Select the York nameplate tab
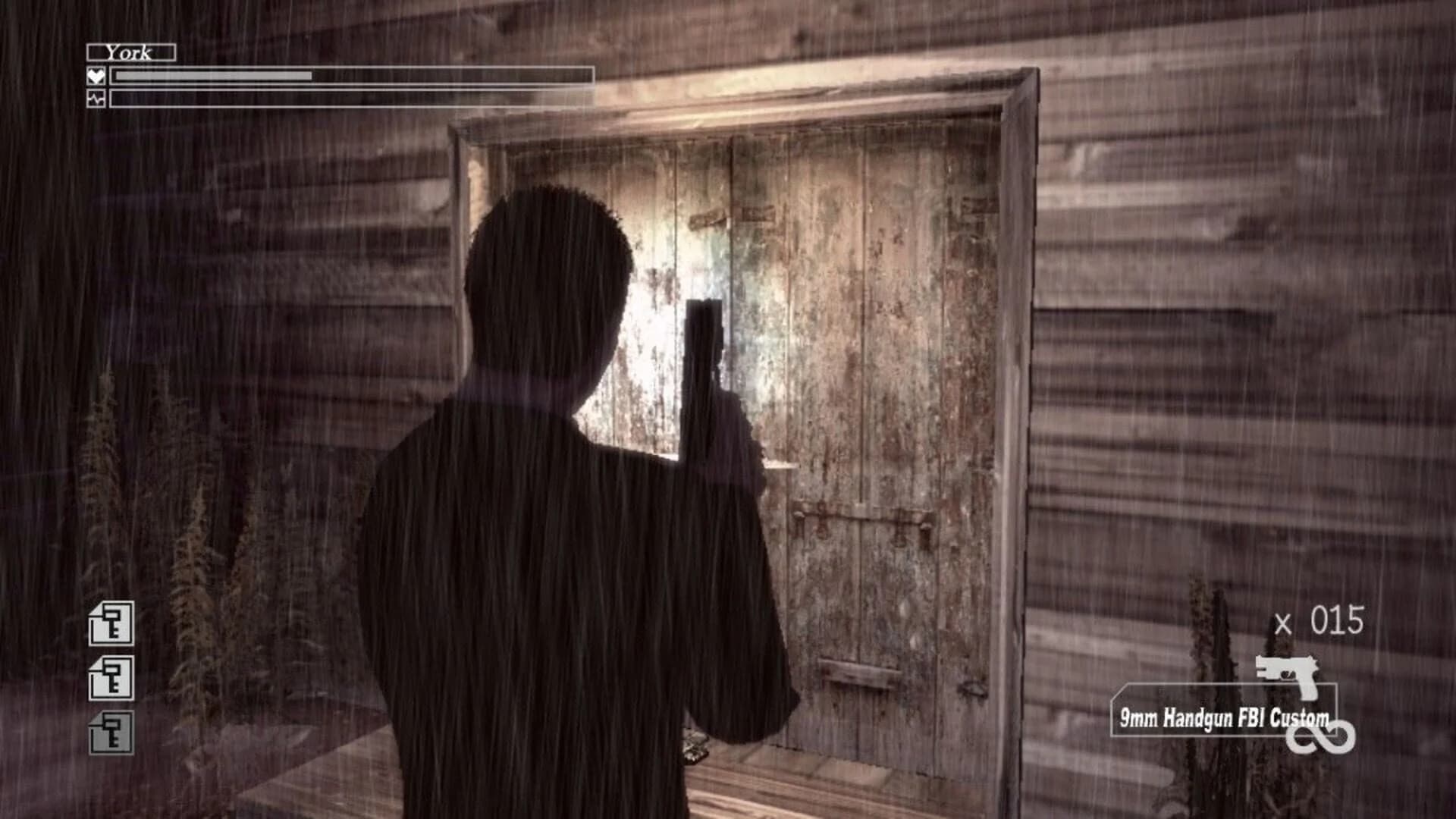Screen dimensions: 1456x819 [x=130, y=53]
